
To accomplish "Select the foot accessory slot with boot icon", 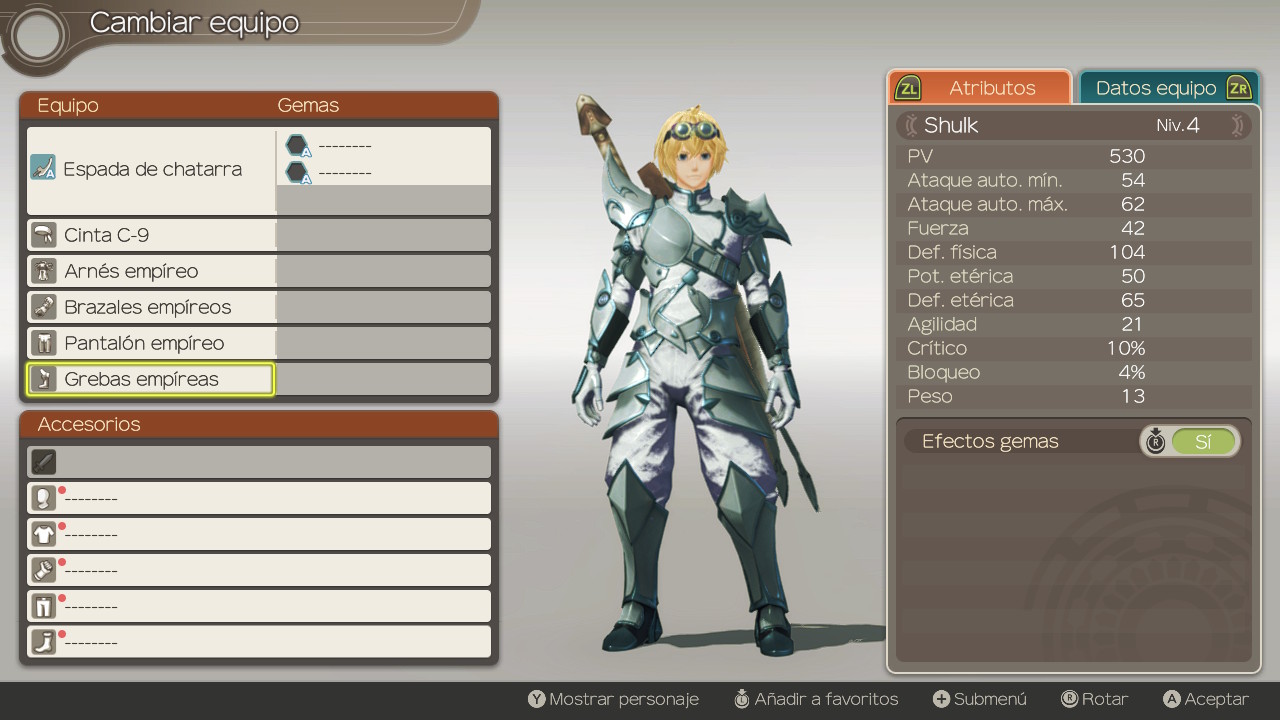I will (258, 642).
